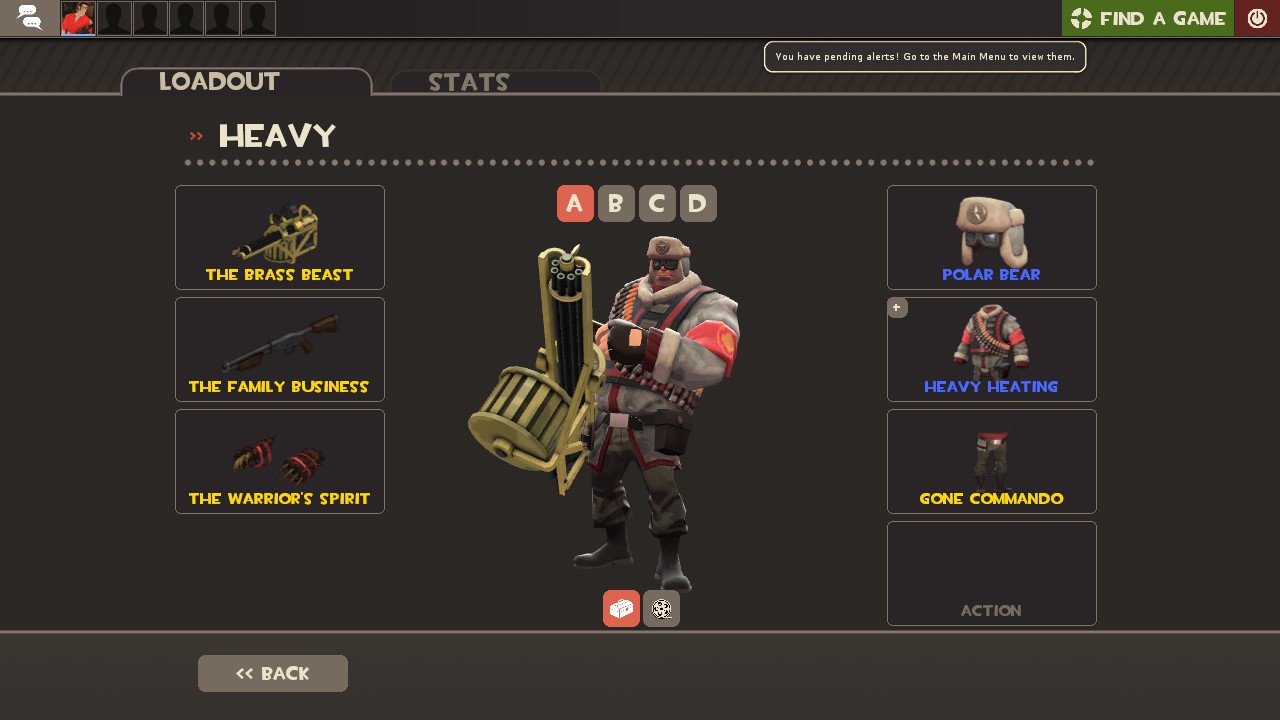Select the Loadout tab
This screenshot has width=1280, height=720.
pos(219,81)
